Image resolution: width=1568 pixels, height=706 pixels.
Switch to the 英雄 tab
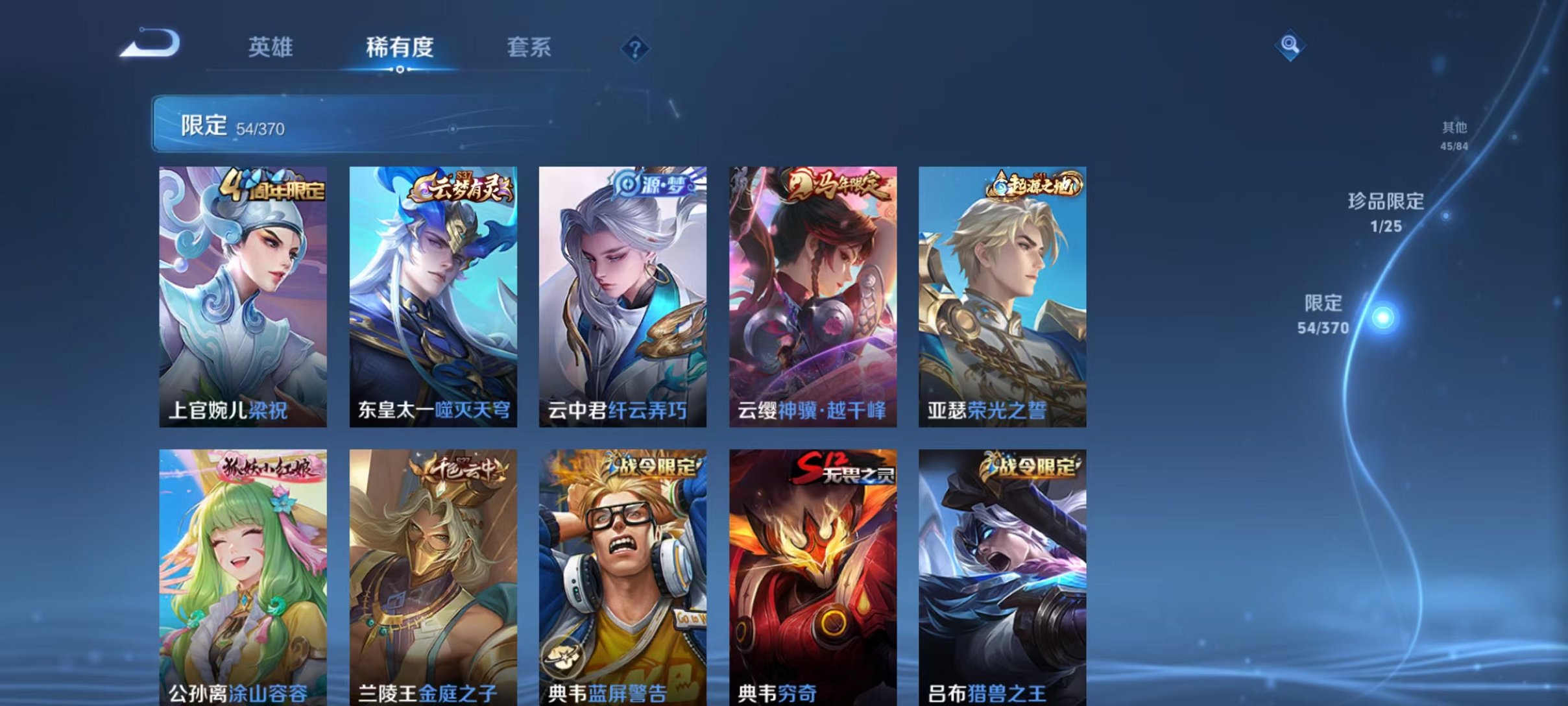272,47
